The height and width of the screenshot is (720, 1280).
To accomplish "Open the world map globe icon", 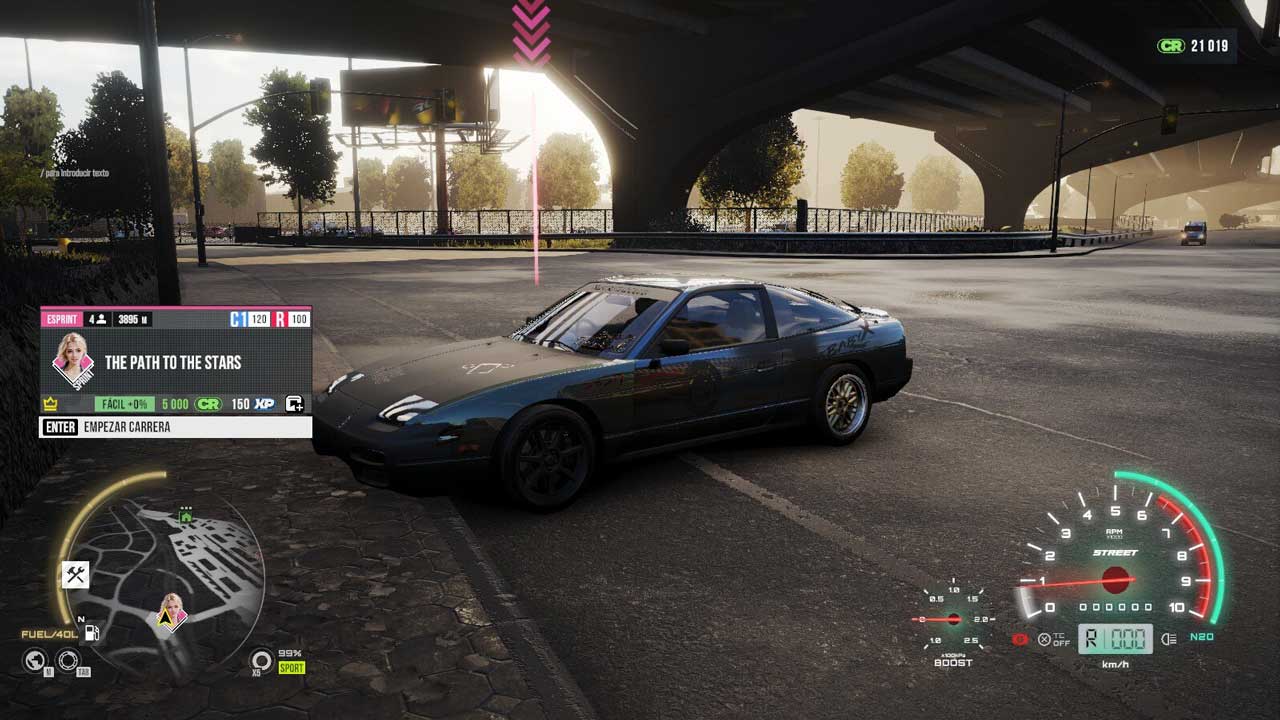I will click(36, 659).
